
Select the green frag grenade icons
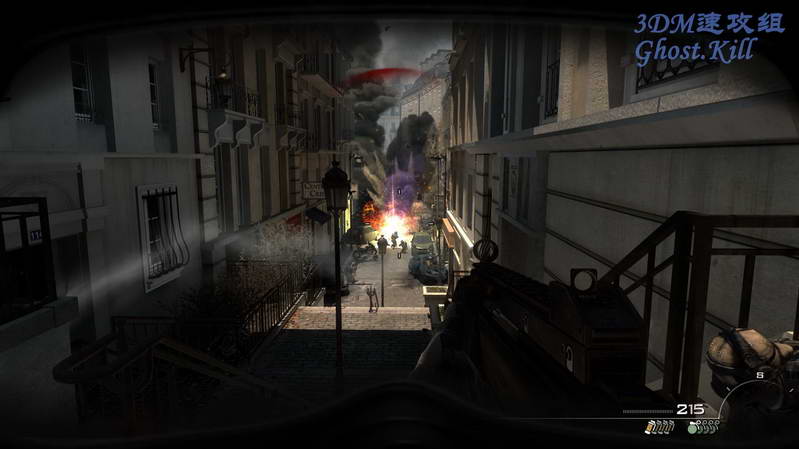(703, 427)
